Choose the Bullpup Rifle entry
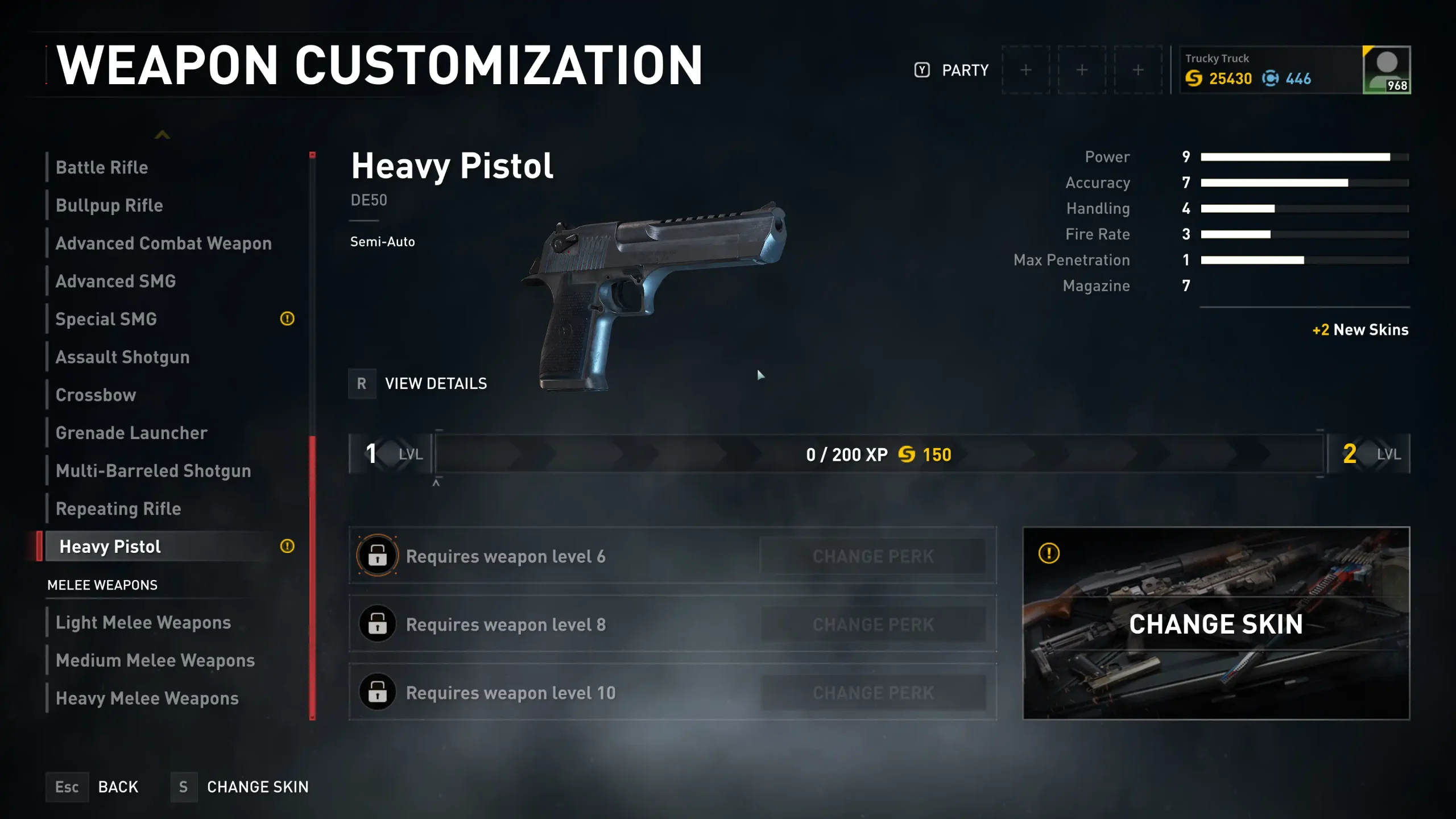The image size is (1456, 819). click(109, 205)
